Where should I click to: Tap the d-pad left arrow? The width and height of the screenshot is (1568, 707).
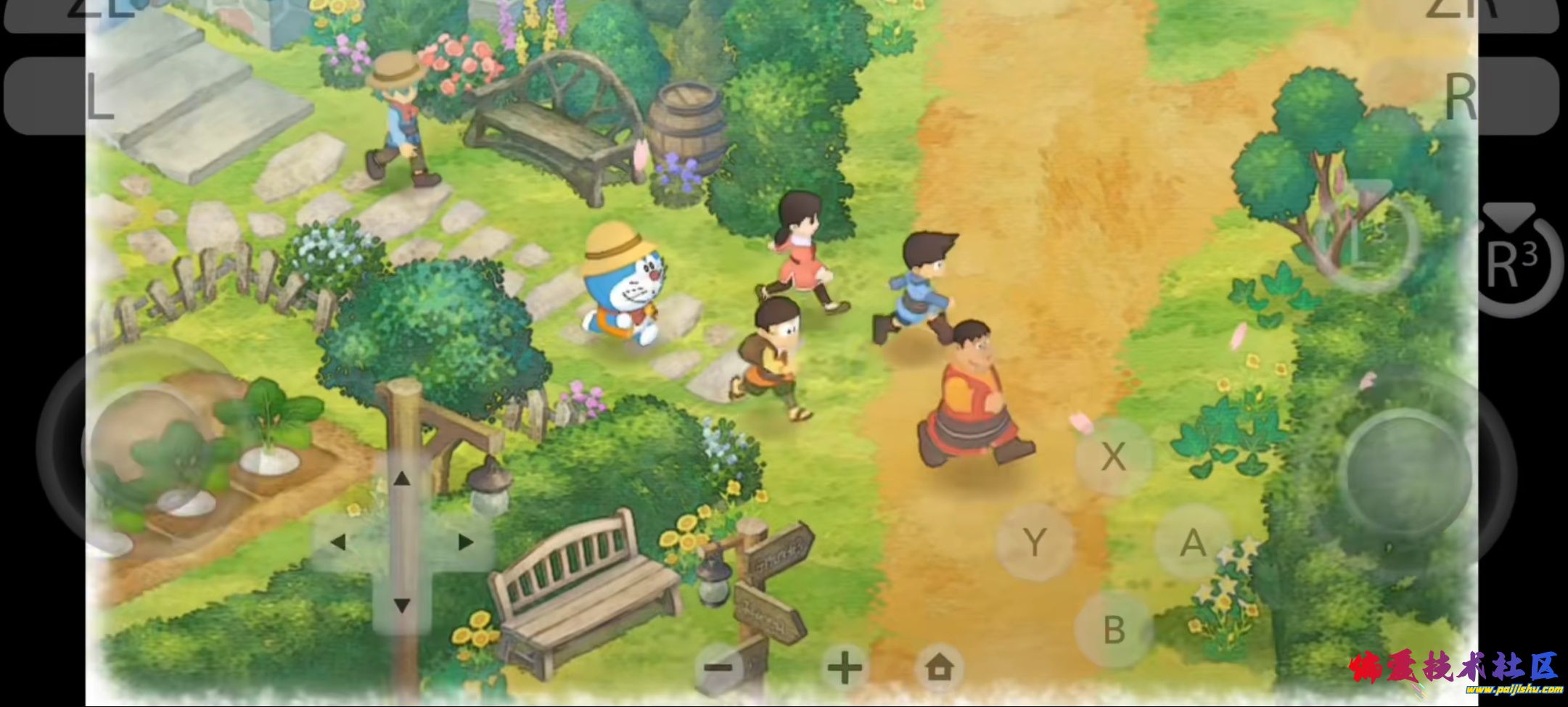(x=338, y=542)
